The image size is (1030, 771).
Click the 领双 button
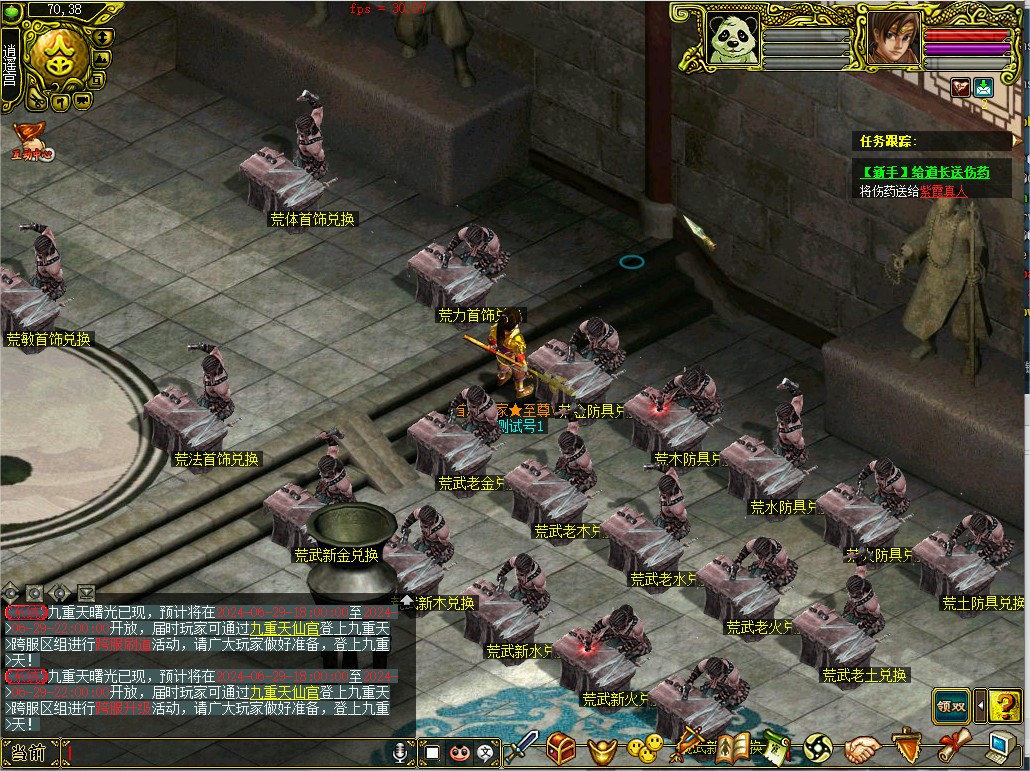pos(951,705)
